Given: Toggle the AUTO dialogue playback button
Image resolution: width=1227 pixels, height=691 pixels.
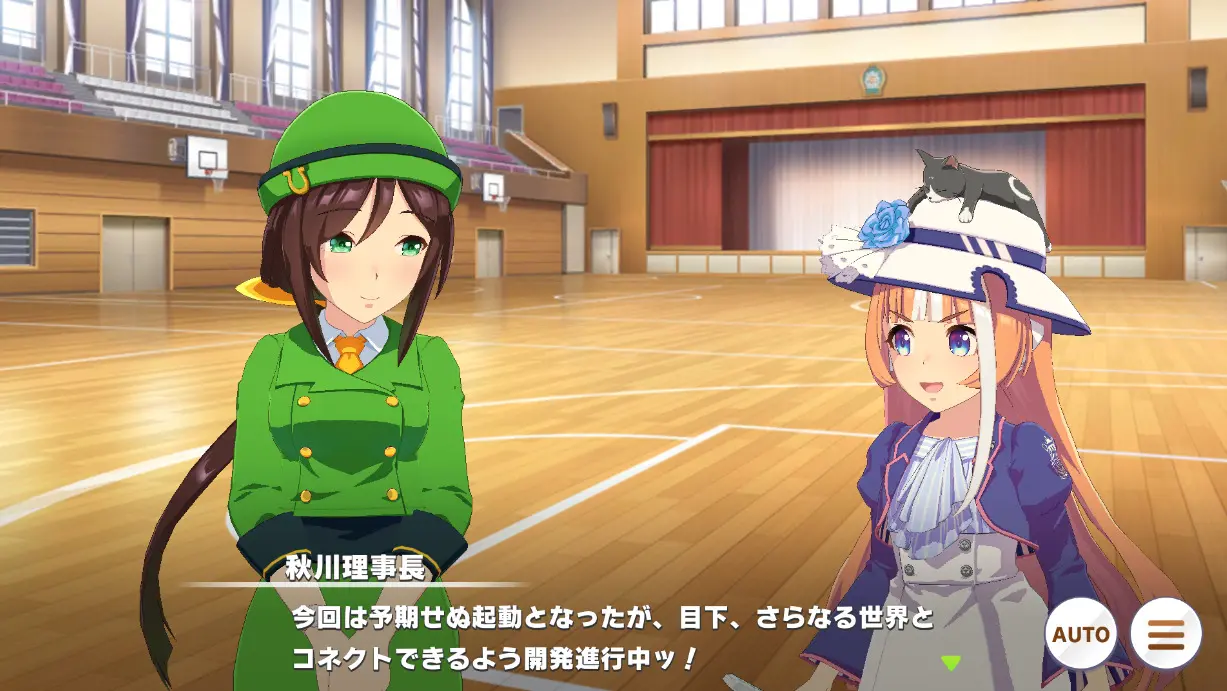Looking at the screenshot, I should click(1081, 634).
